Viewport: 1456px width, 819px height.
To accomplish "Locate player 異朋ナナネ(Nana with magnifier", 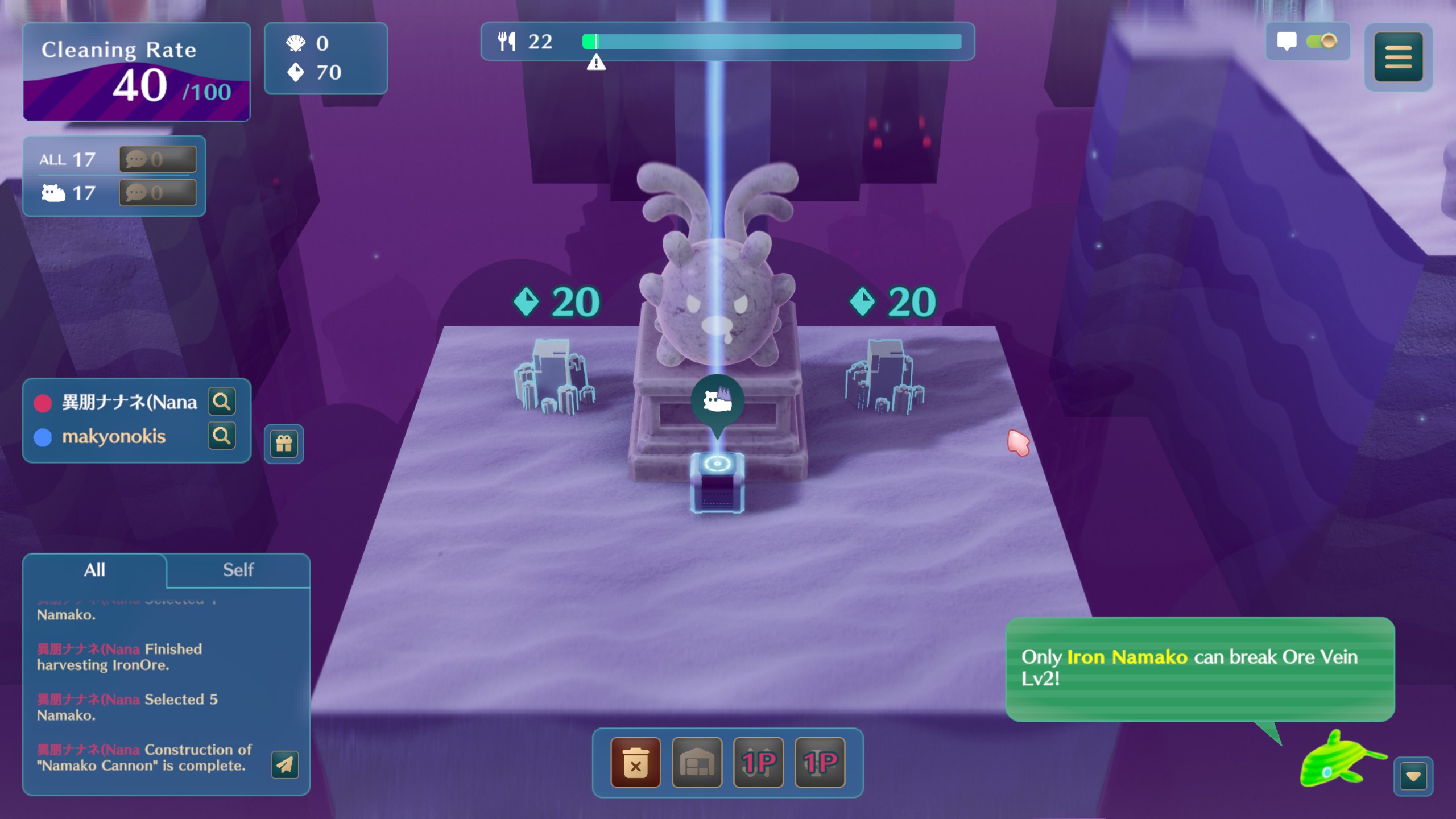I will [221, 402].
